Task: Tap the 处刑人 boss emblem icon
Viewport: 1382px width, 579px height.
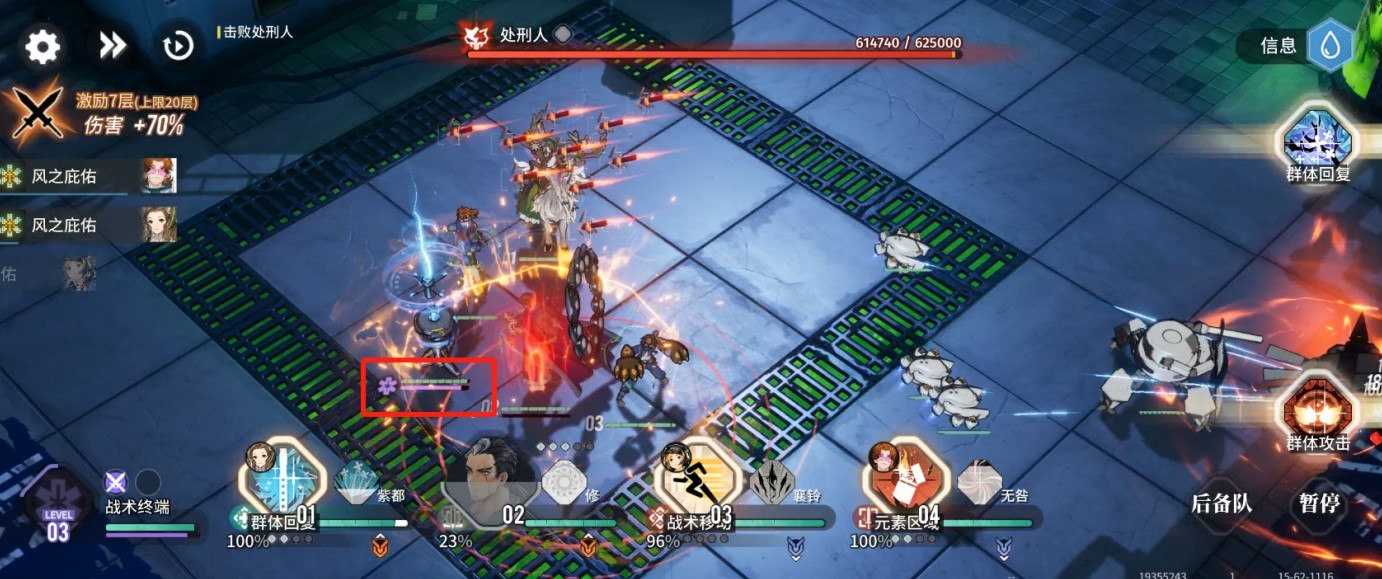Action: point(476,36)
